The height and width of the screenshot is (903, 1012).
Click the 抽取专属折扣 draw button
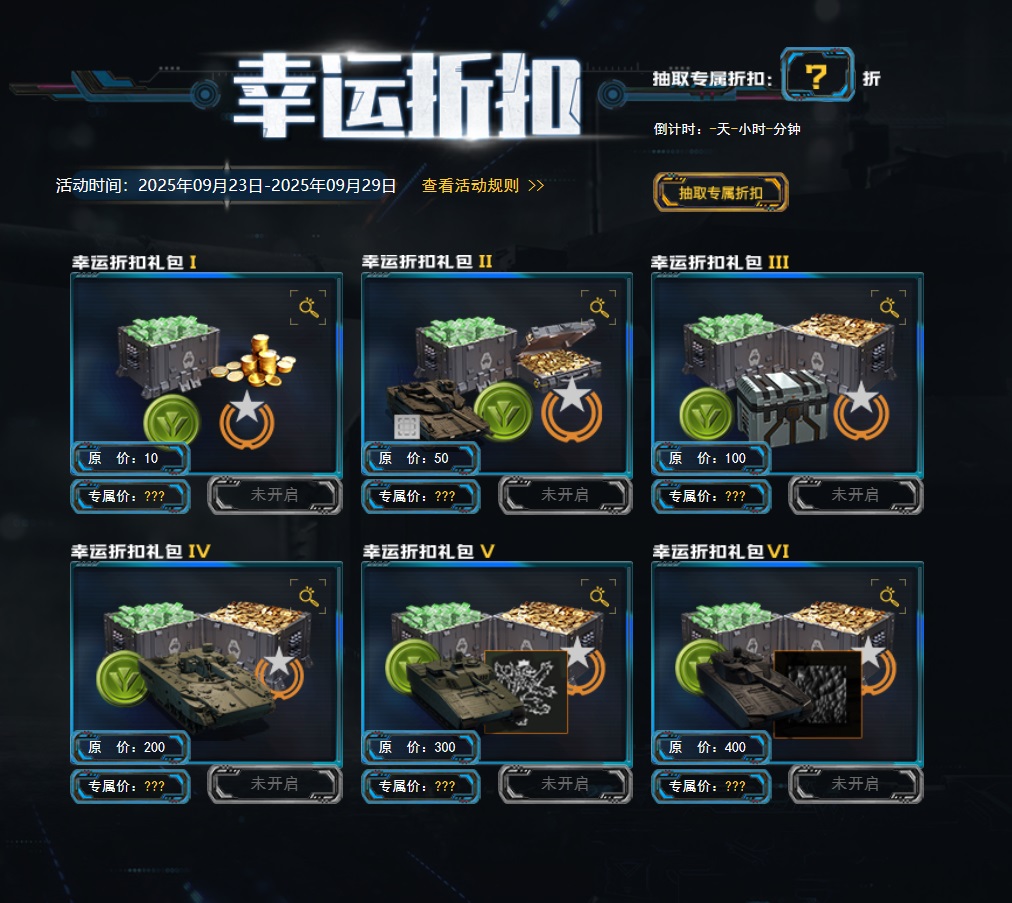pyautogui.click(x=720, y=192)
